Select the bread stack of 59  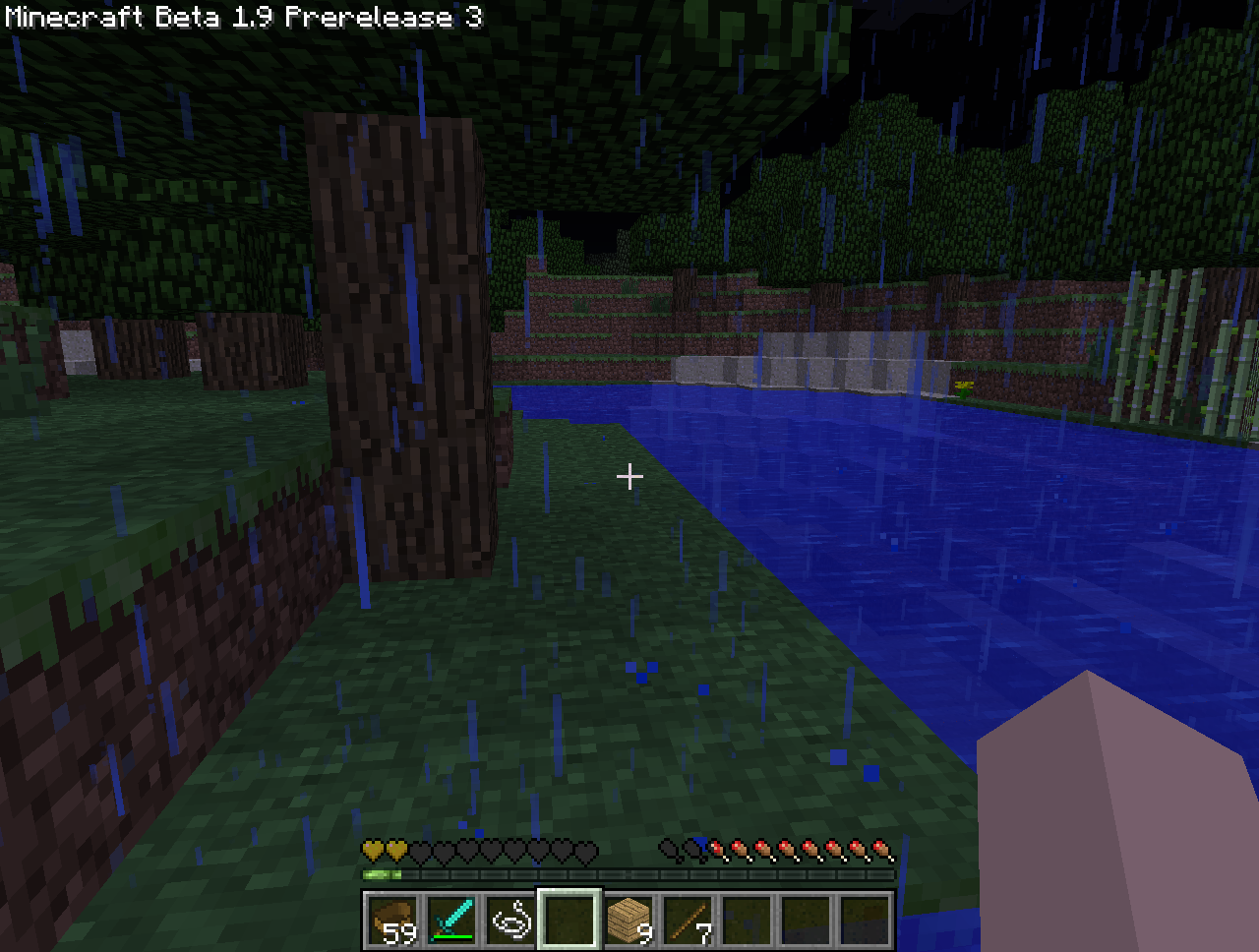392,921
